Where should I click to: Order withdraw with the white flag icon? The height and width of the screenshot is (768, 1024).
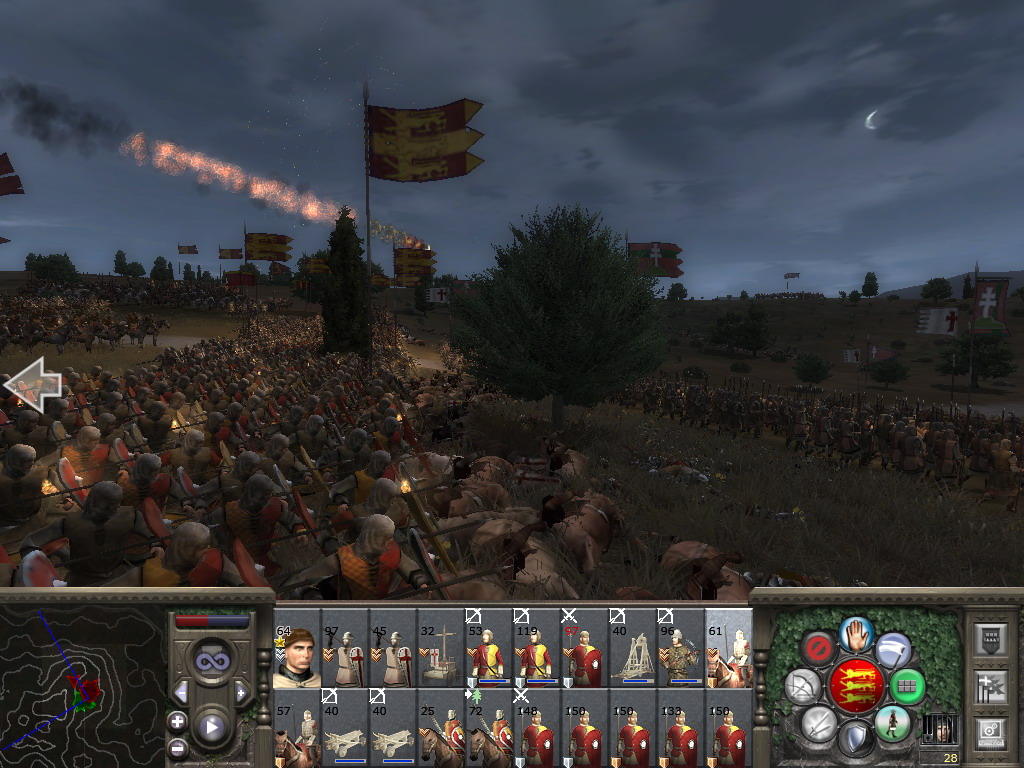point(893,650)
